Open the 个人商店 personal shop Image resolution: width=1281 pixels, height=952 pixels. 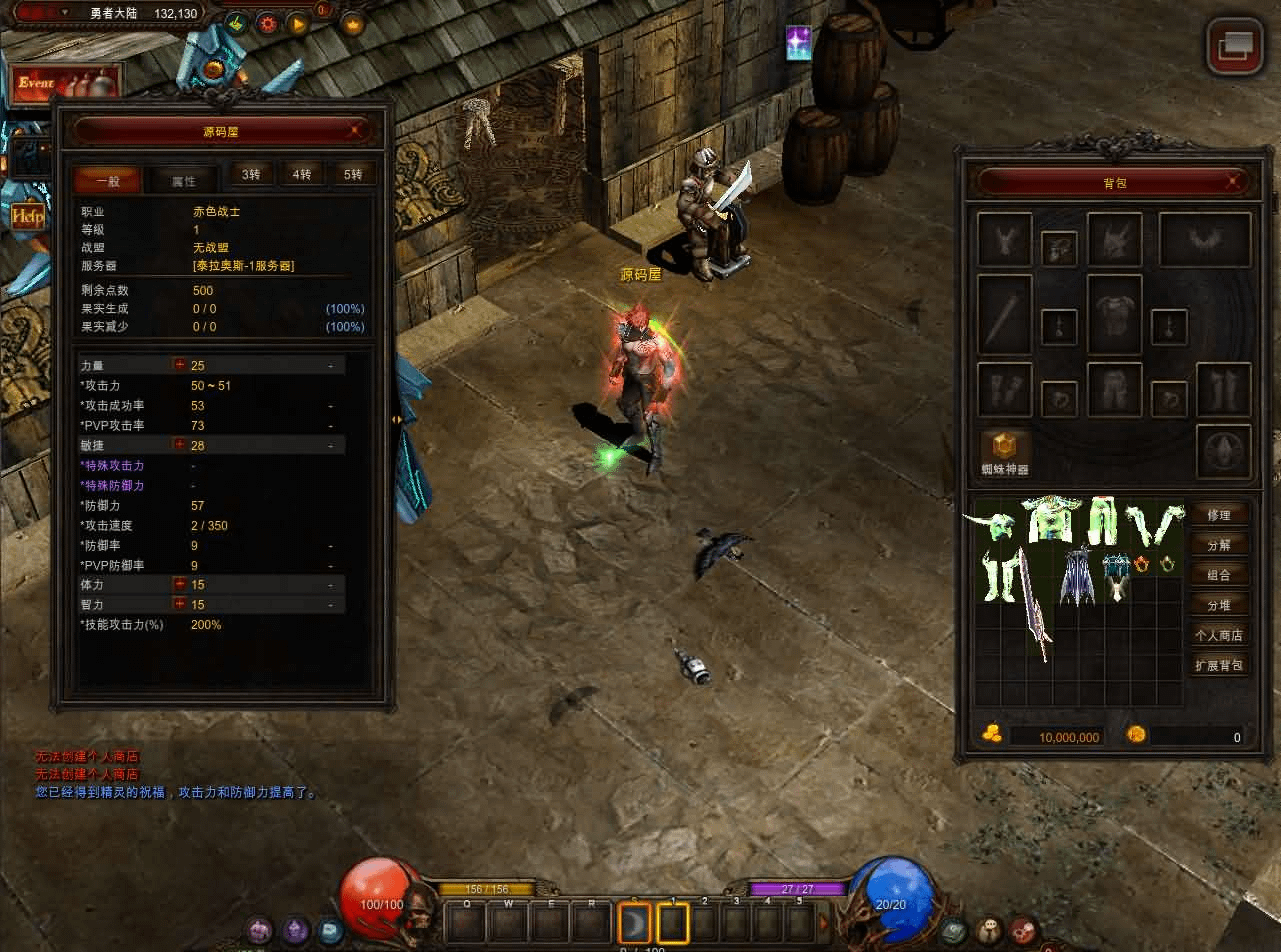click(1219, 635)
